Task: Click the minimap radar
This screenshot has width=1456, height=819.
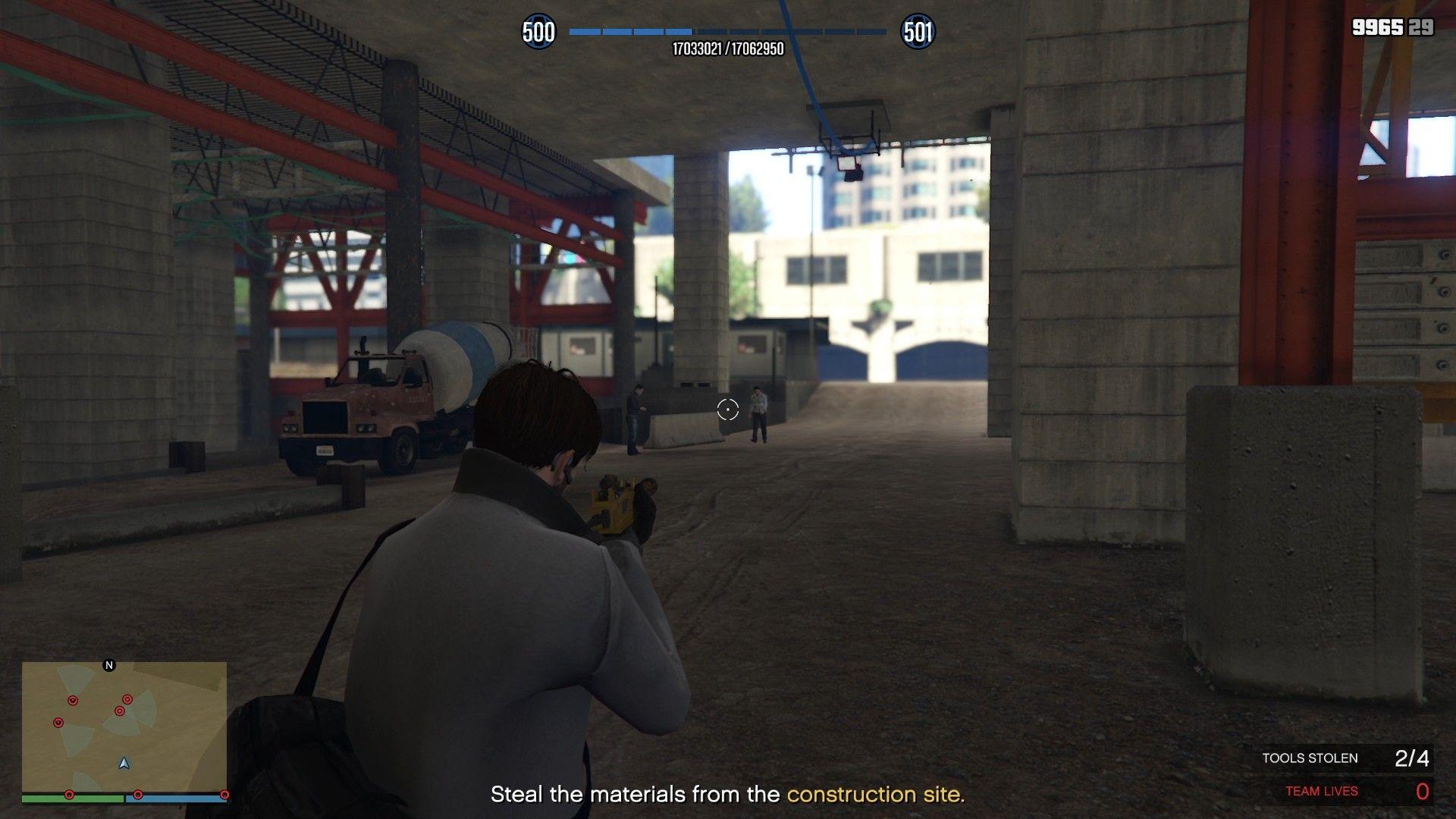Action: [x=124, y=726]
